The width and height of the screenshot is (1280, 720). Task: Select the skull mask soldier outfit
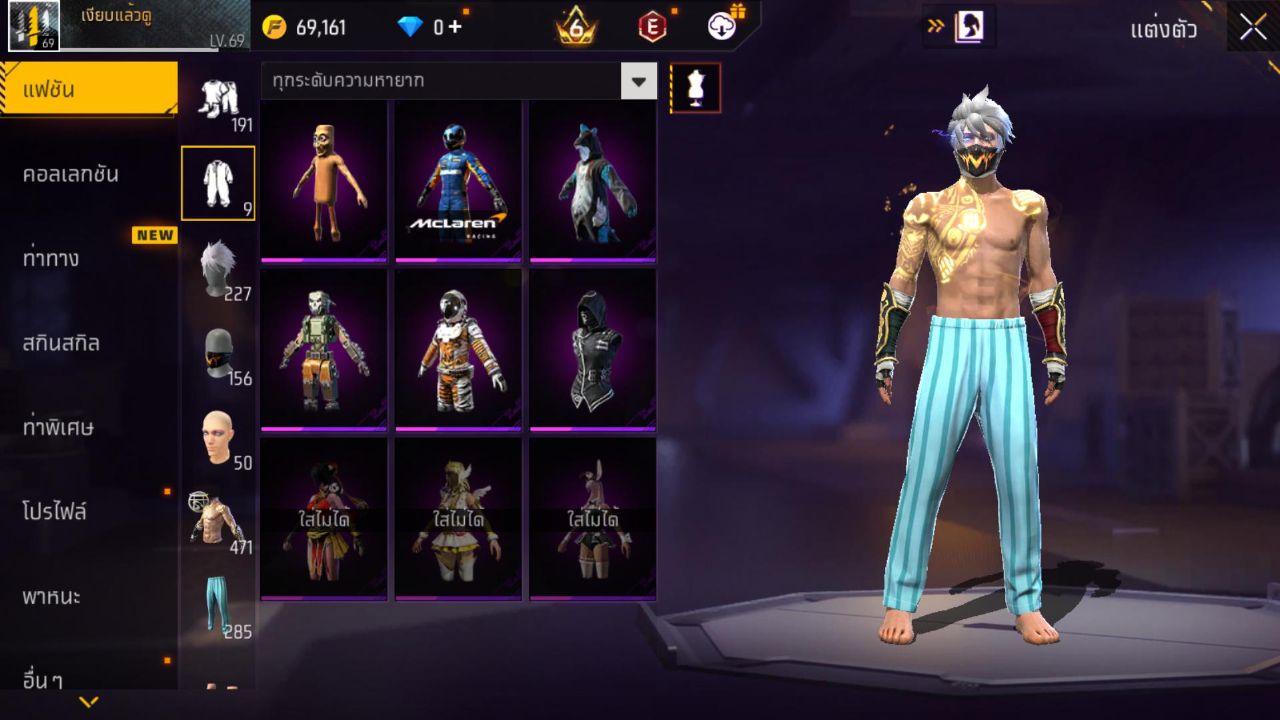click(x=324, y=349)
